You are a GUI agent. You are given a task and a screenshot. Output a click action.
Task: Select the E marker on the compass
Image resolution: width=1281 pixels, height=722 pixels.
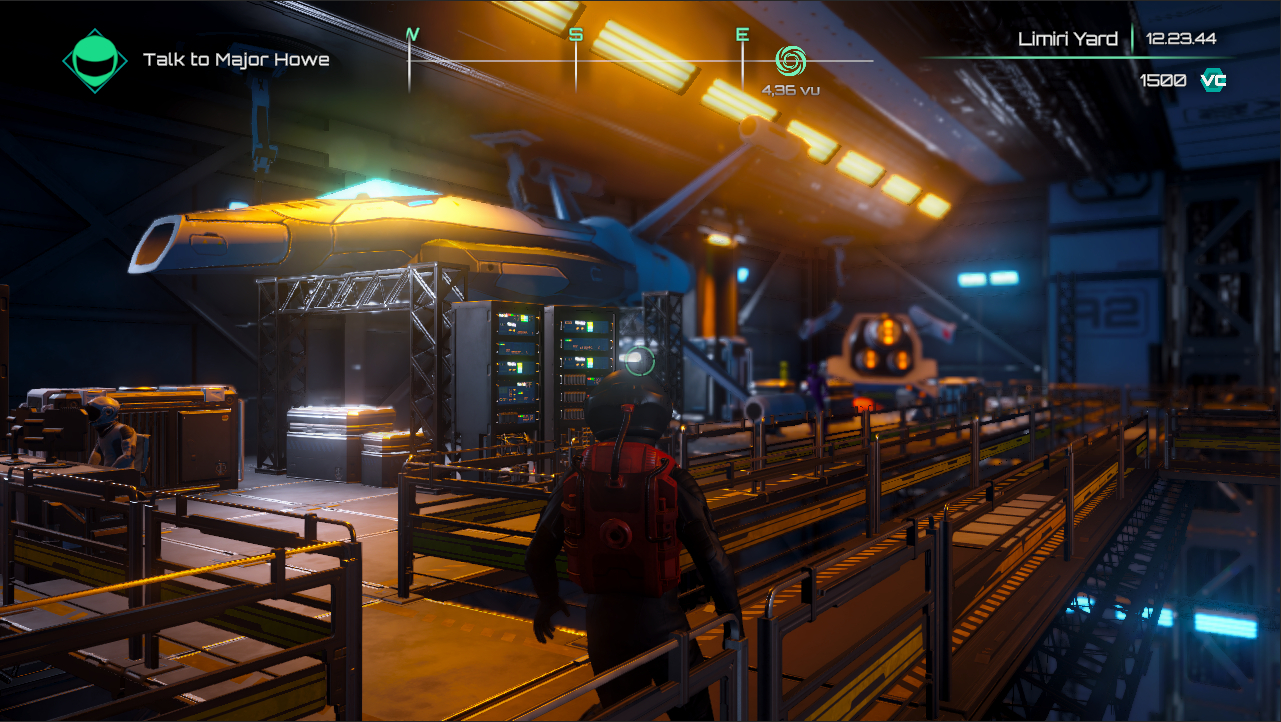click(x=741, y=34)
